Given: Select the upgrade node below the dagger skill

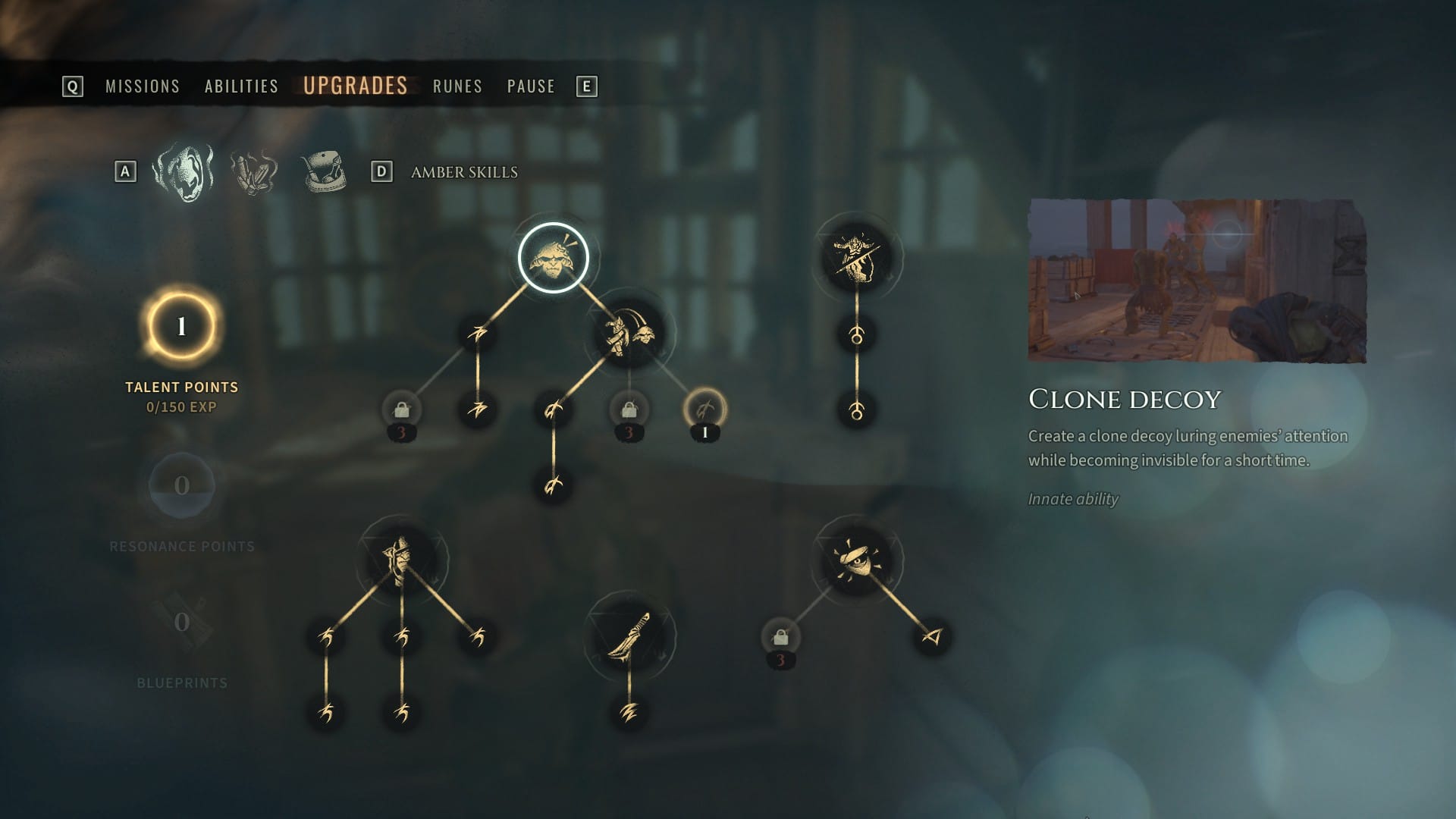Looking at the screenshot, I should (x=629, y=713).
